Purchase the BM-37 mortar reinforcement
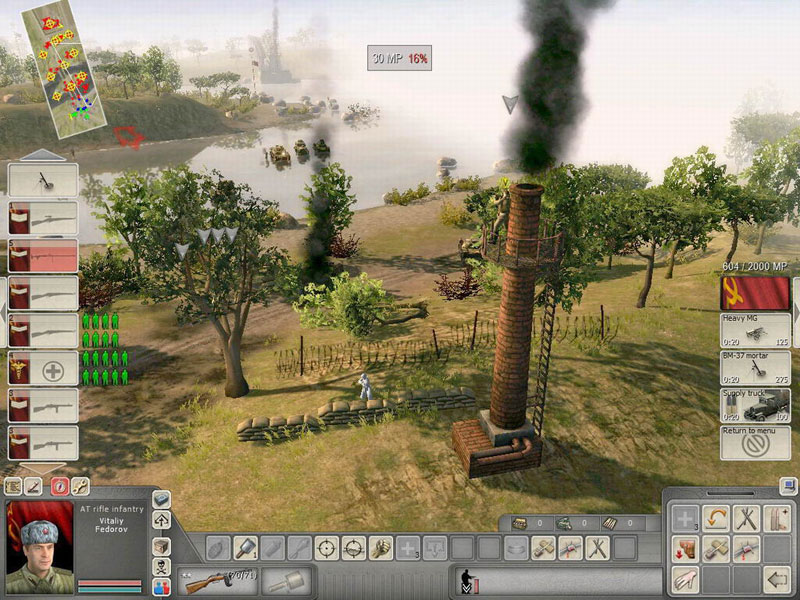This screenshot has width=800, height=600. pos(755,367)
